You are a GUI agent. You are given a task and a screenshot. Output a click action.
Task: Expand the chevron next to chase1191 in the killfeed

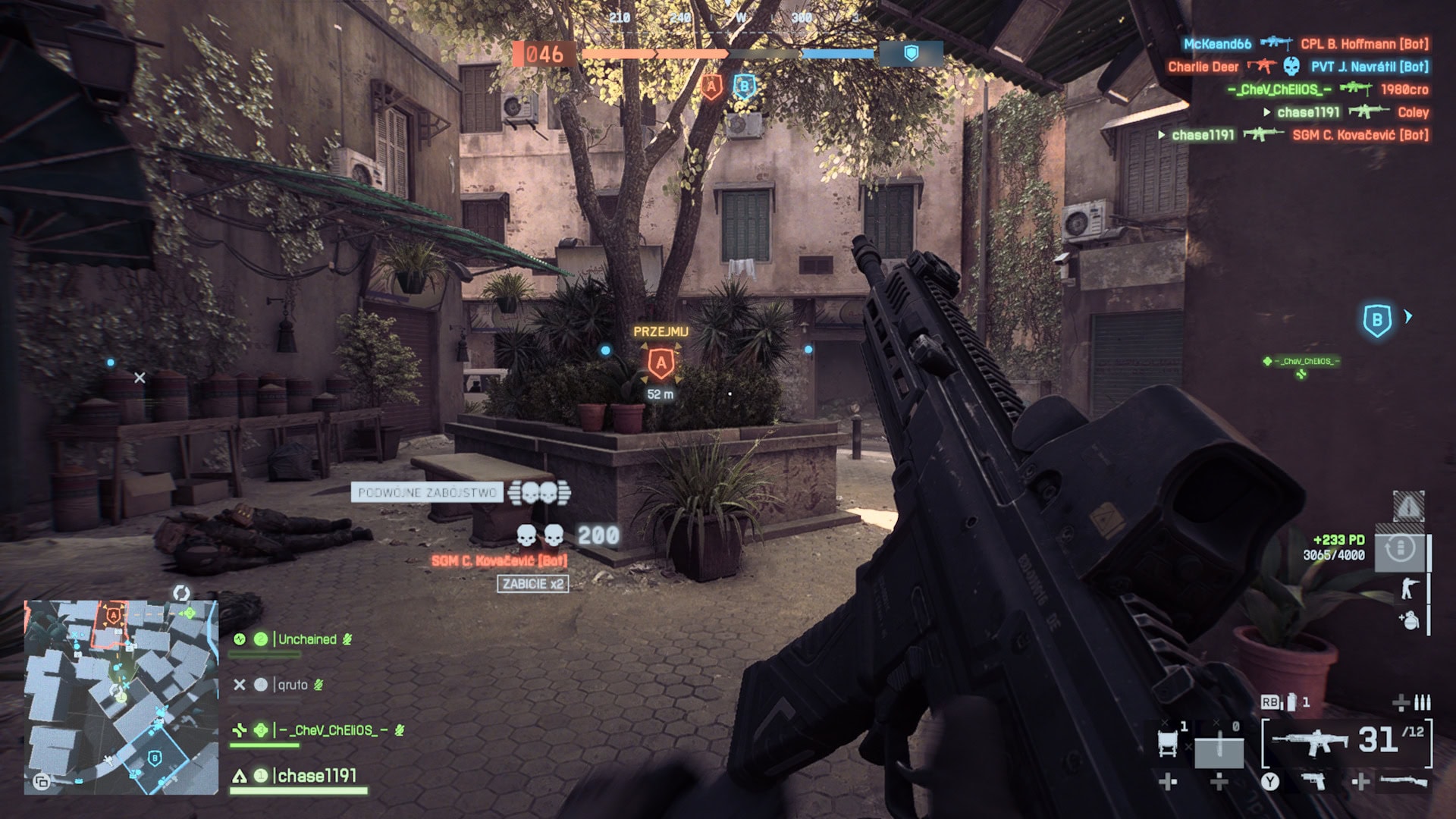point(1266,112)
